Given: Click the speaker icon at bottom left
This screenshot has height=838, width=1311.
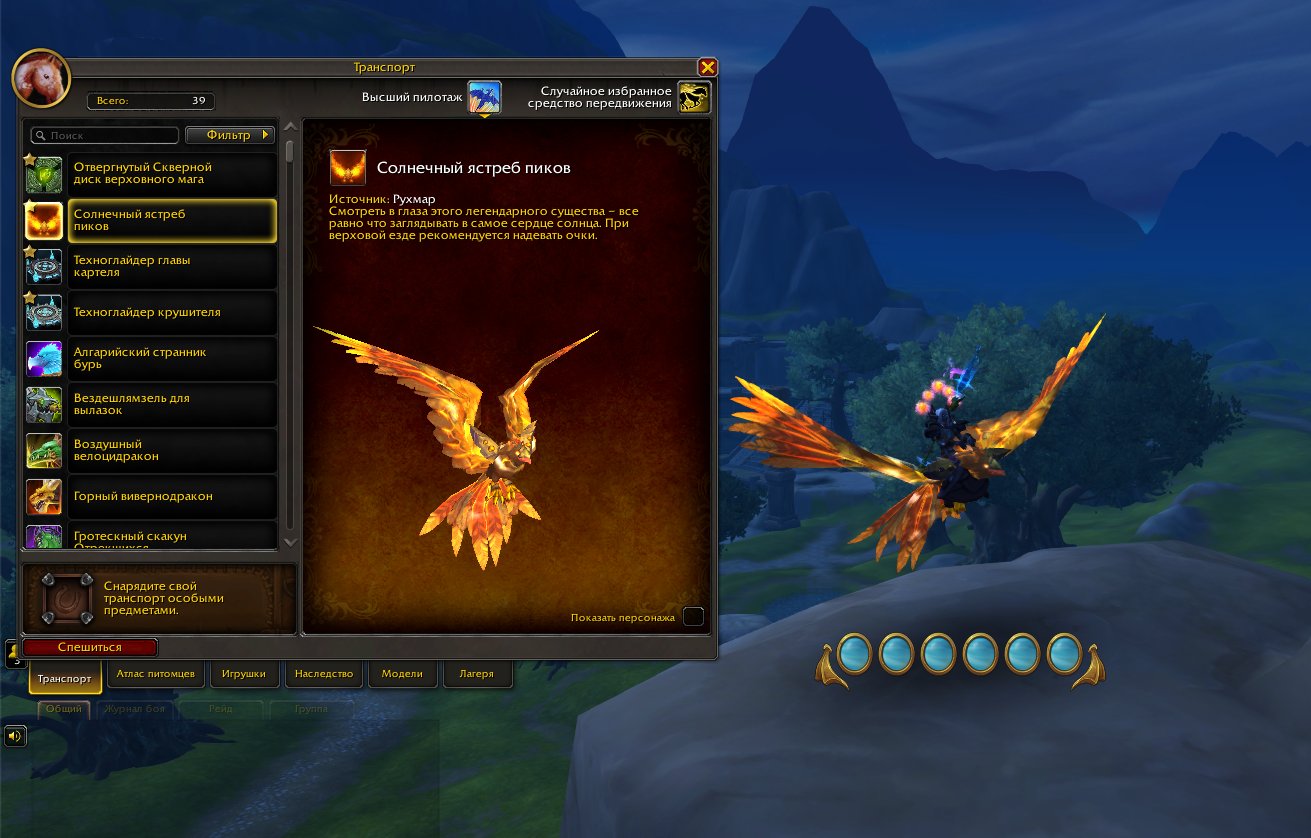Looking at the screenshot, I should pos(14,736).
